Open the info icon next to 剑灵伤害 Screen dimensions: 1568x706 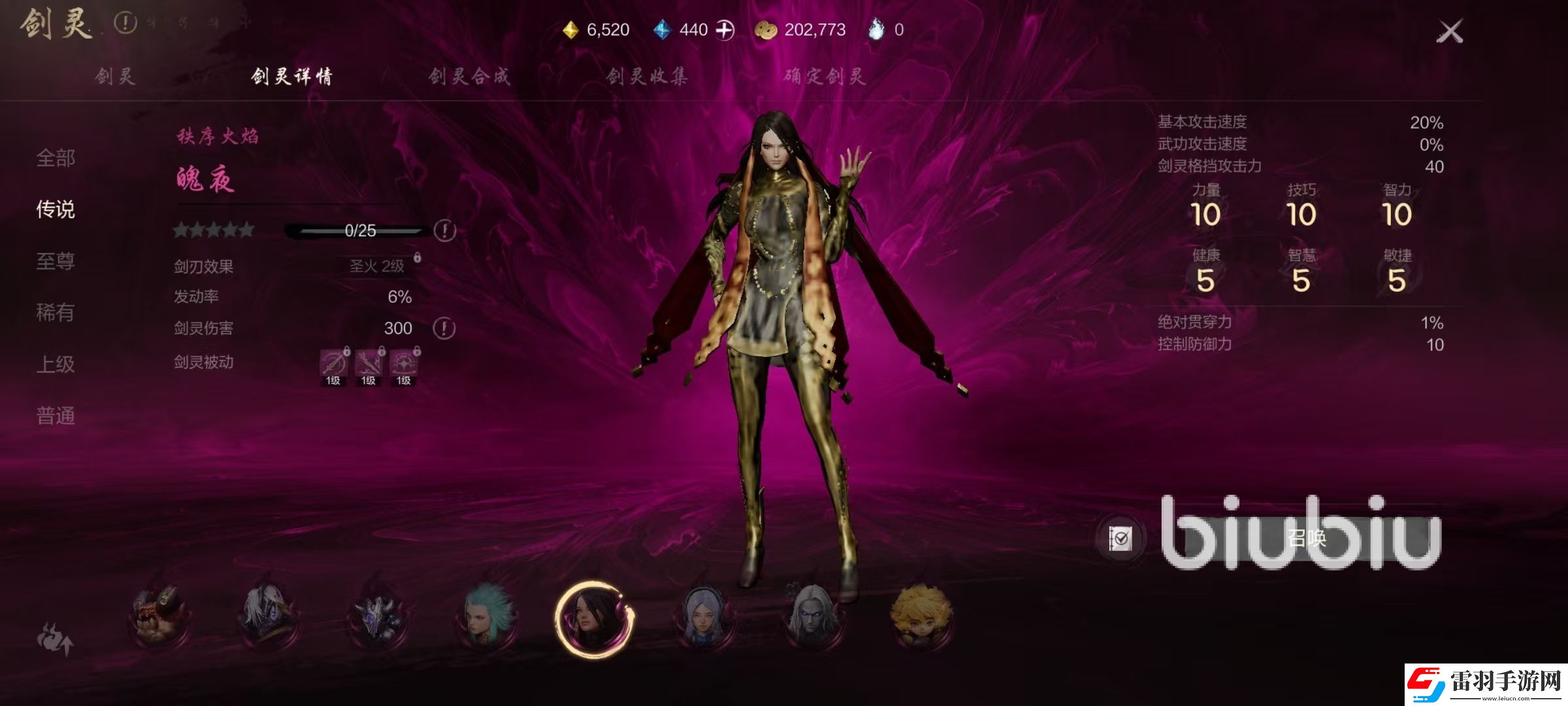444,328
